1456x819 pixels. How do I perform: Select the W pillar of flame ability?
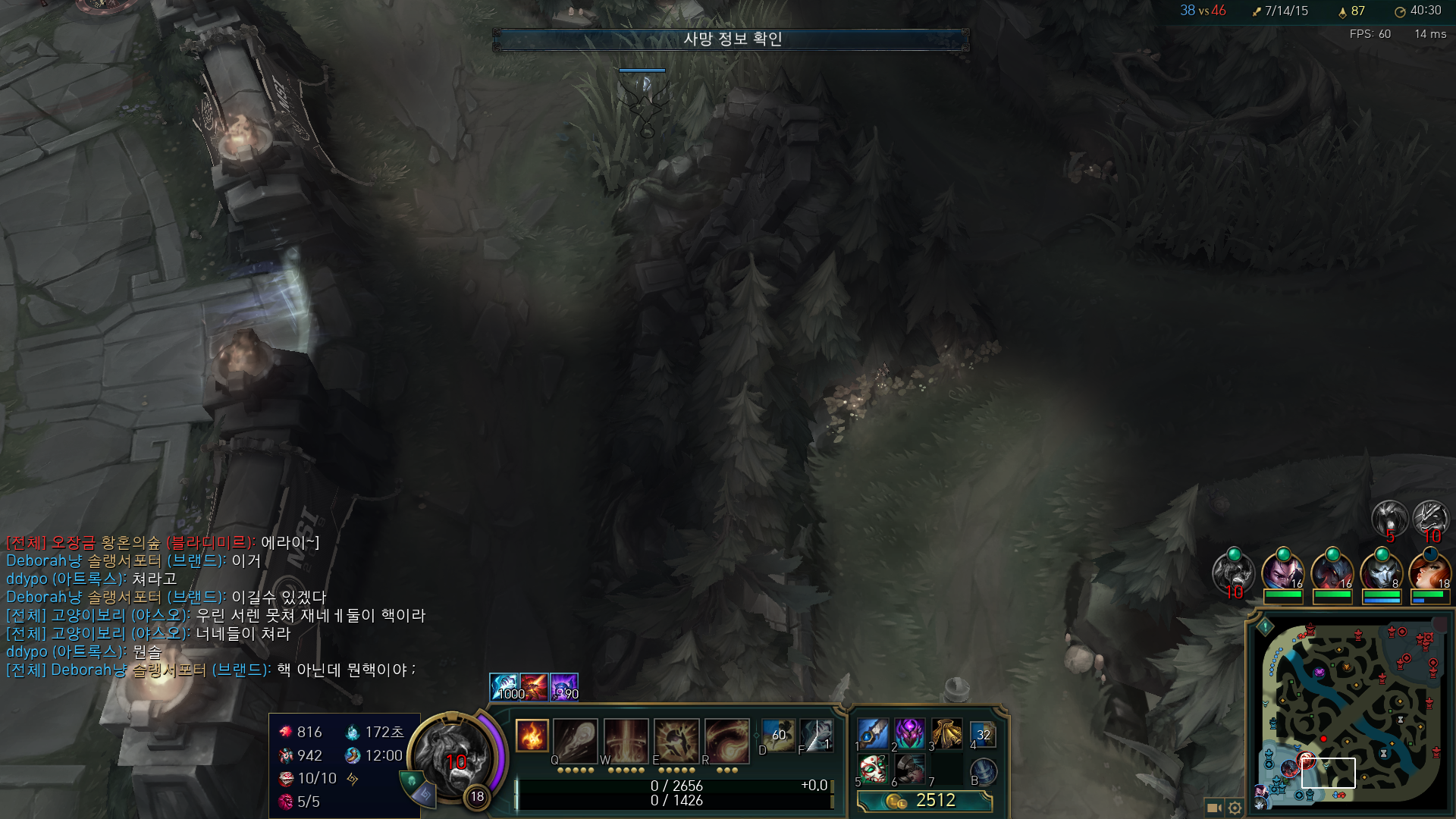click(x=626, y=739)
